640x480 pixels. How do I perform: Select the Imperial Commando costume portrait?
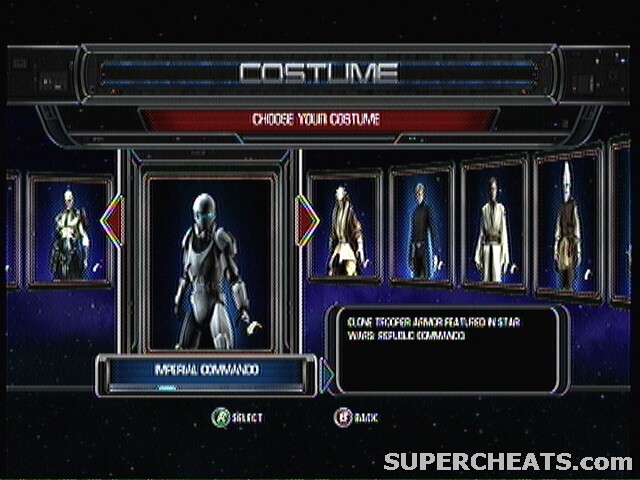click(210, 263)
